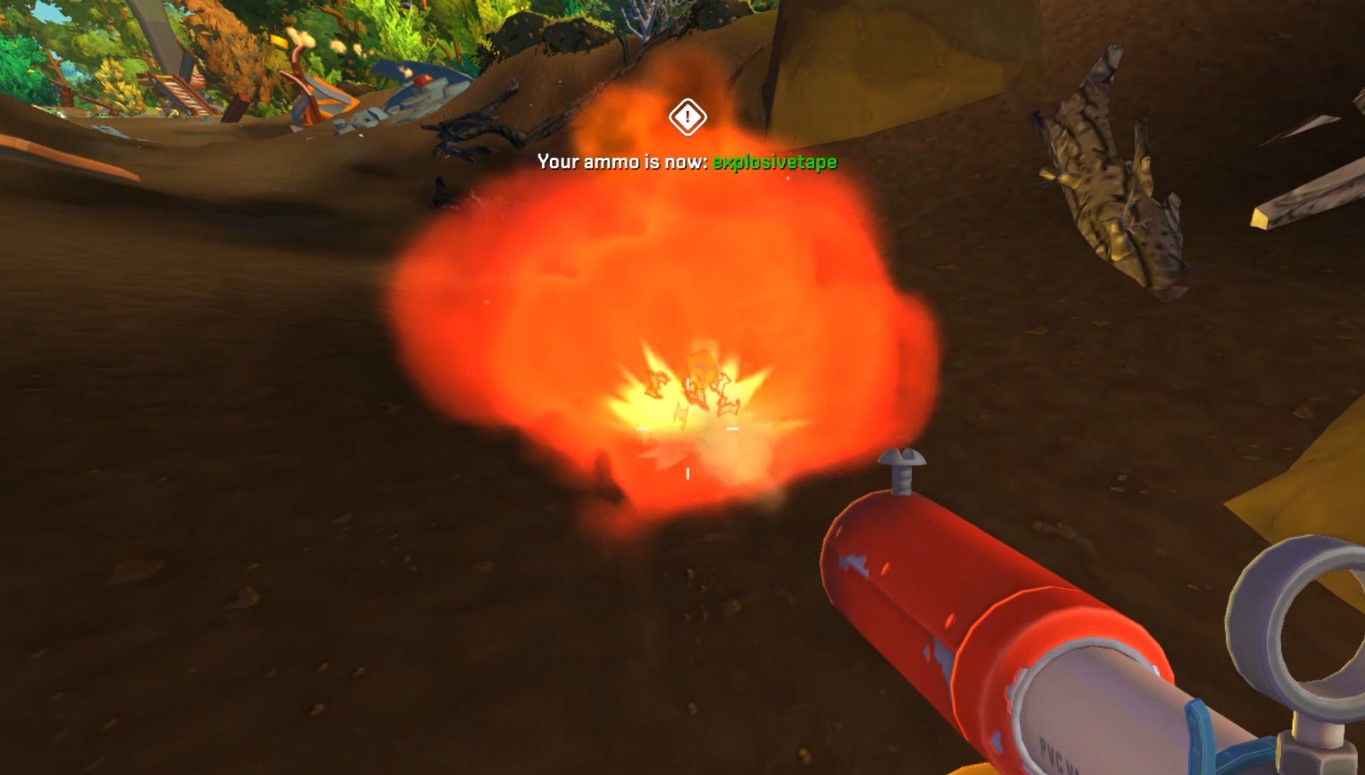Click the center crosshair reticle

pos(687,428)
